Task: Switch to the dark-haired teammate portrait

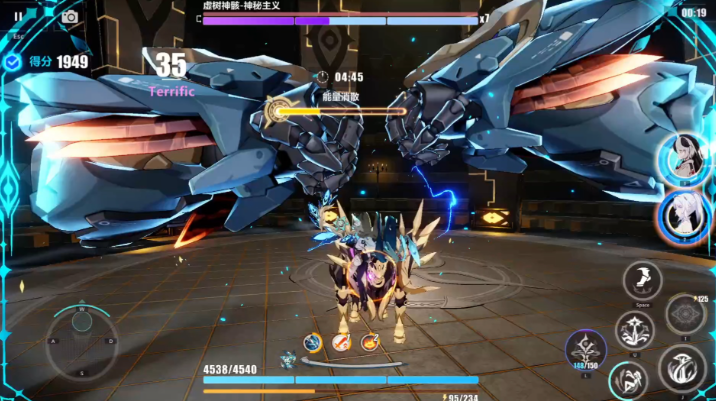Action: coord(685,157)
